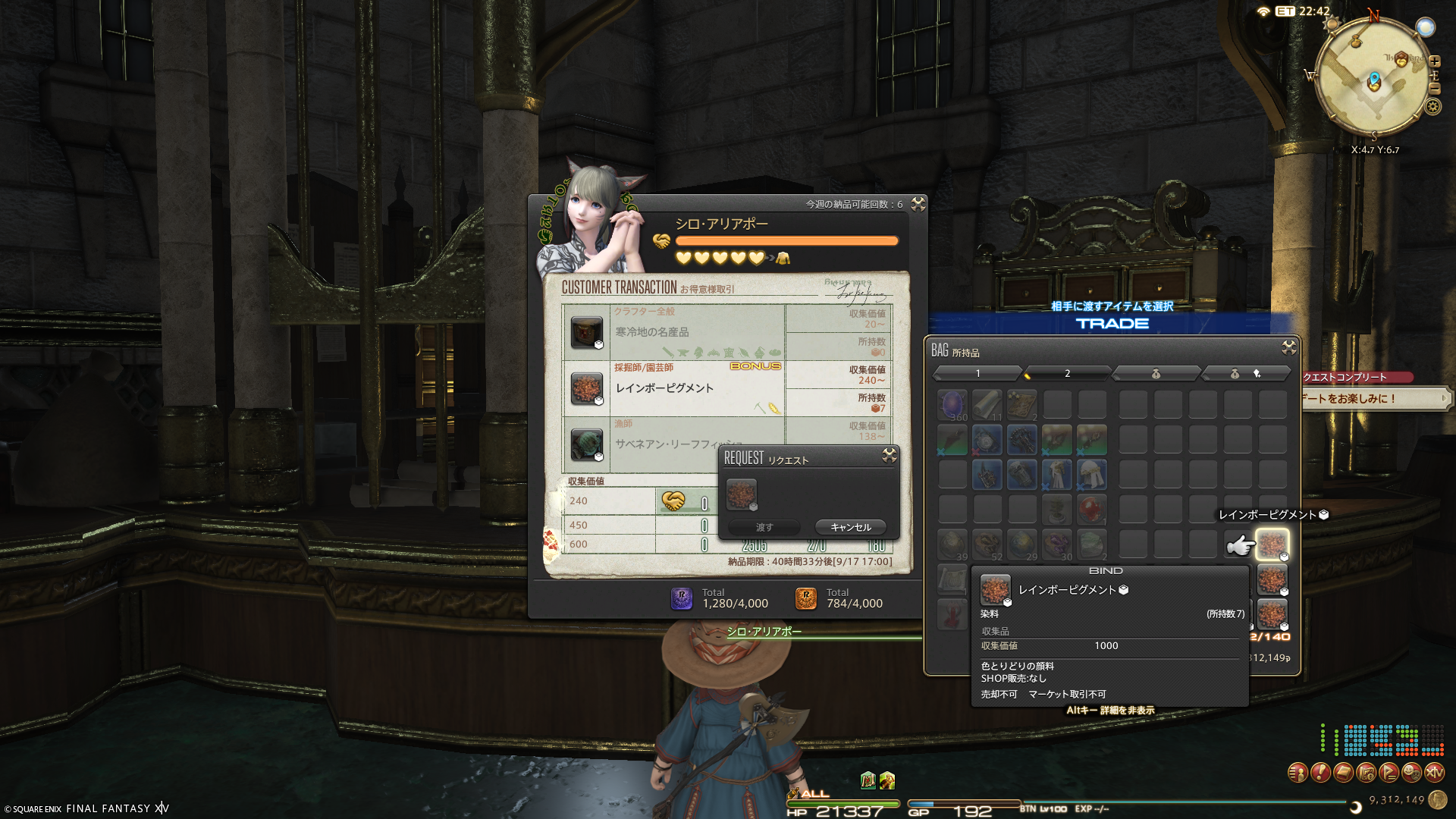Click the キャンセル button in the Request window

coord(850,527)
